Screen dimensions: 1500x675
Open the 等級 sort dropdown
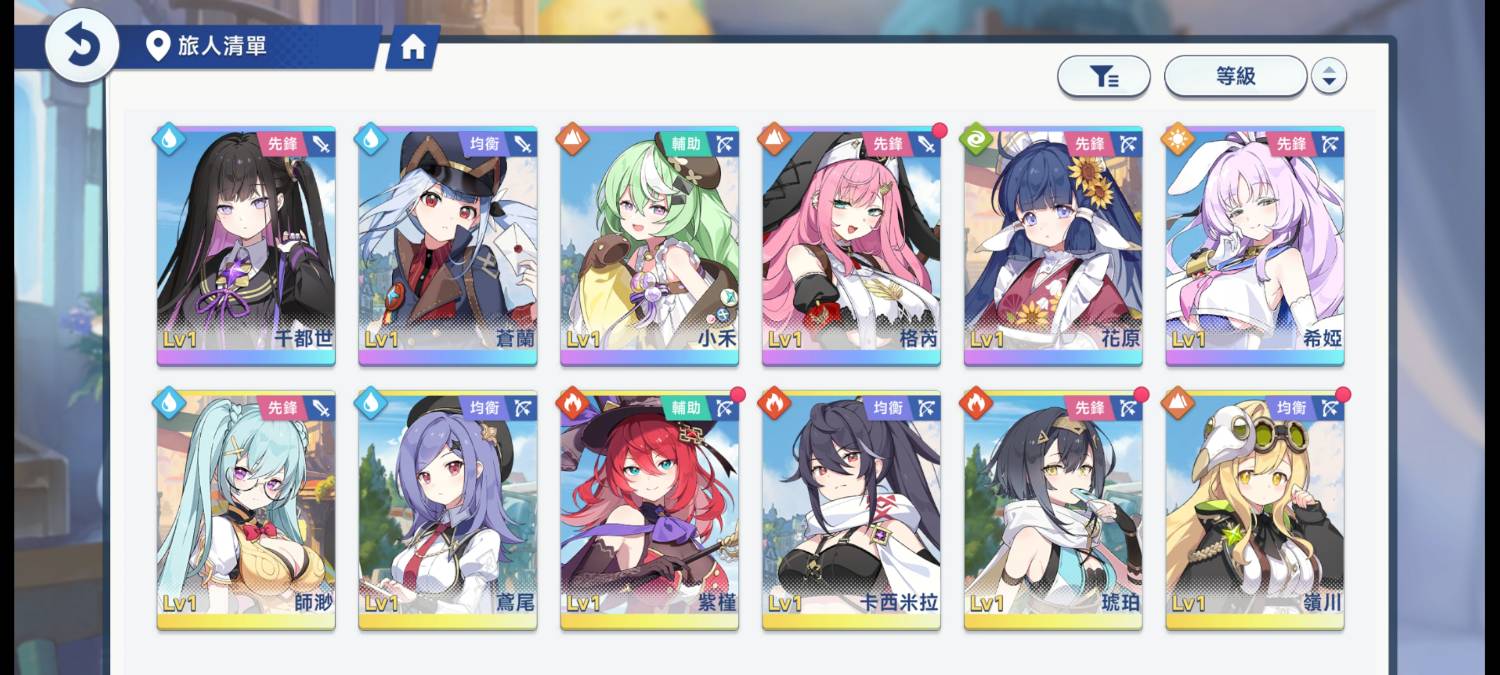click(x=1235, y=76)
